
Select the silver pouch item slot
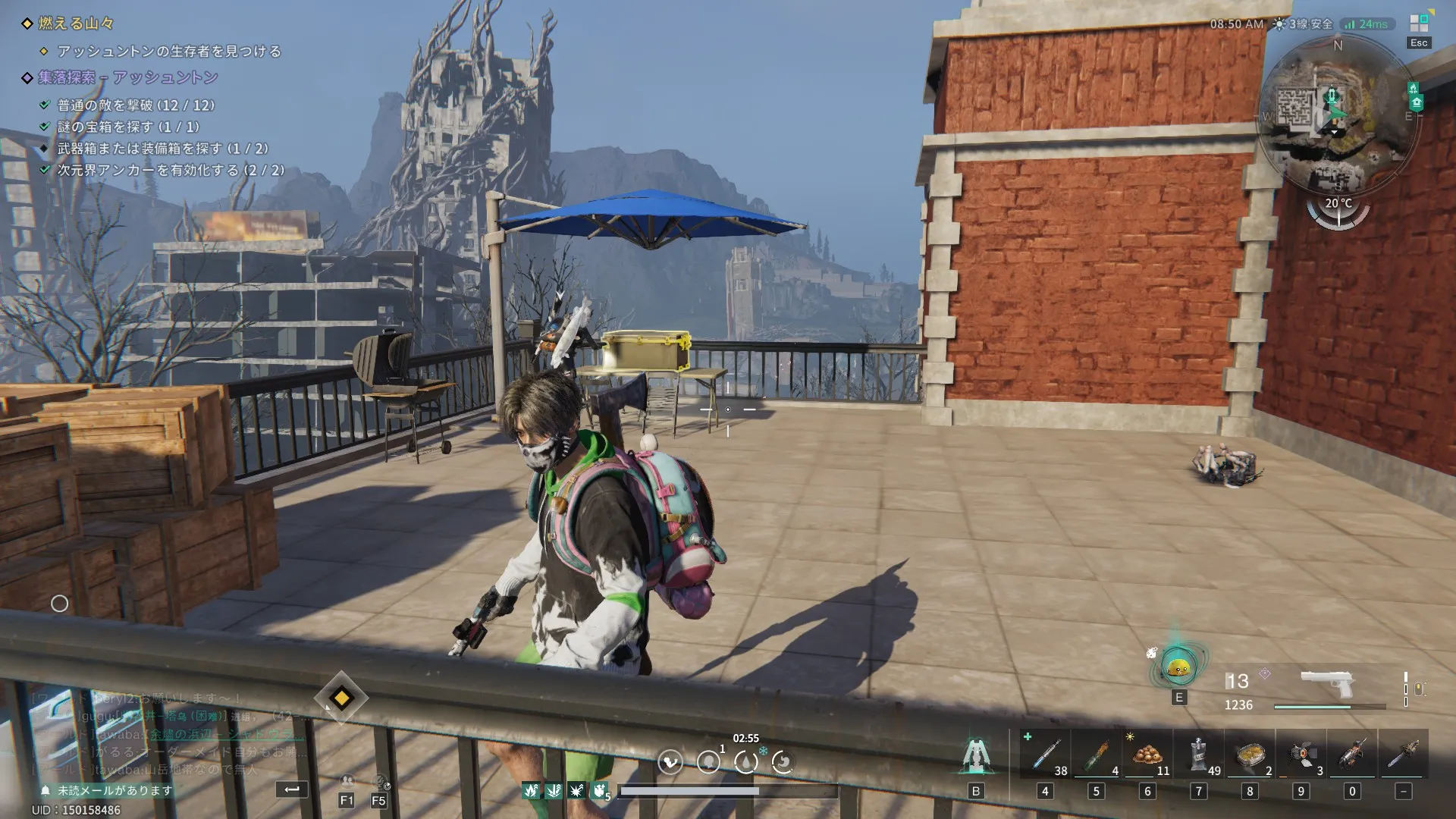pos(1199,755)
